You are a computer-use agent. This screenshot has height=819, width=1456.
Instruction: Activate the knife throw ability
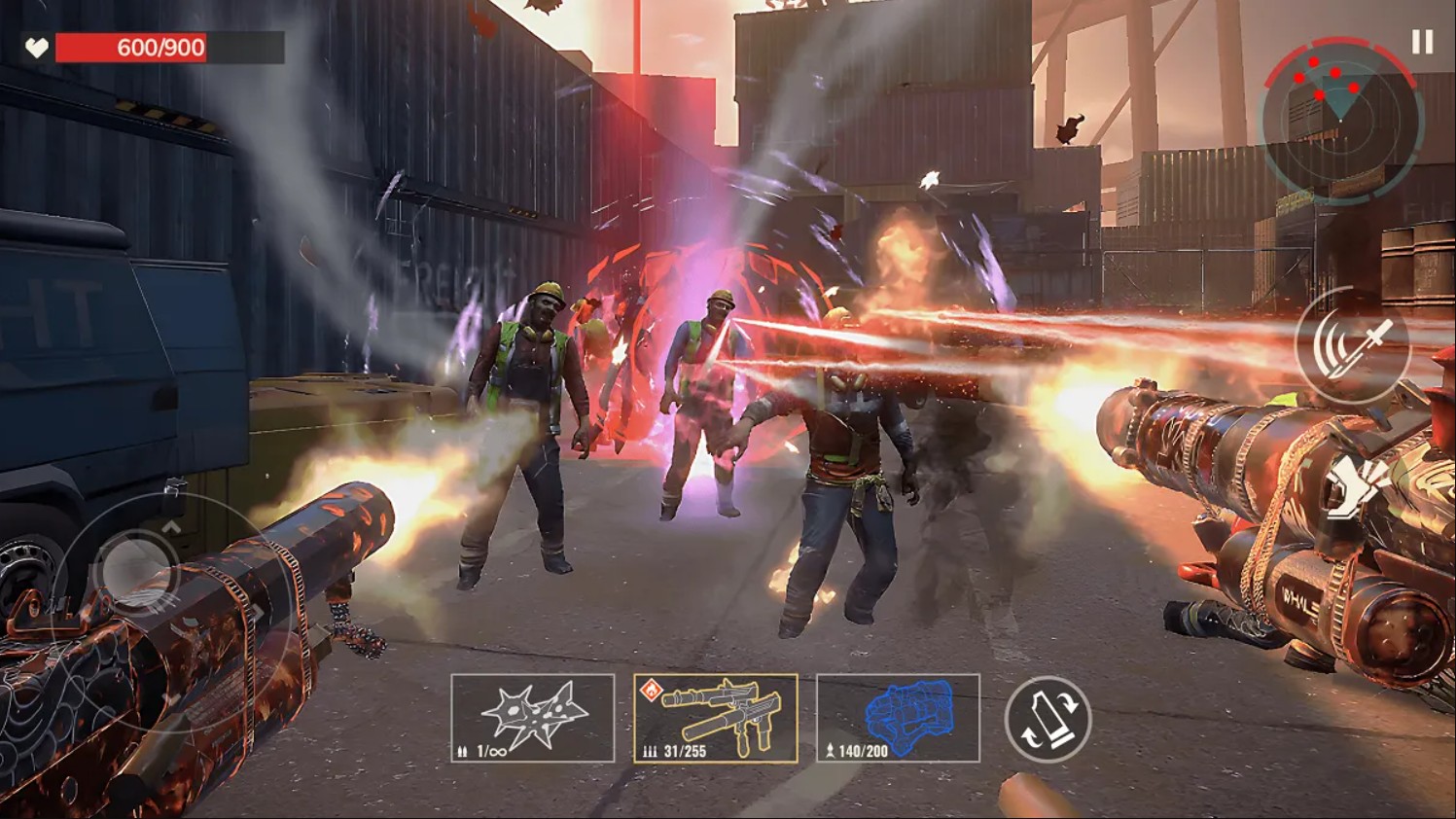tap(1353, 344)
